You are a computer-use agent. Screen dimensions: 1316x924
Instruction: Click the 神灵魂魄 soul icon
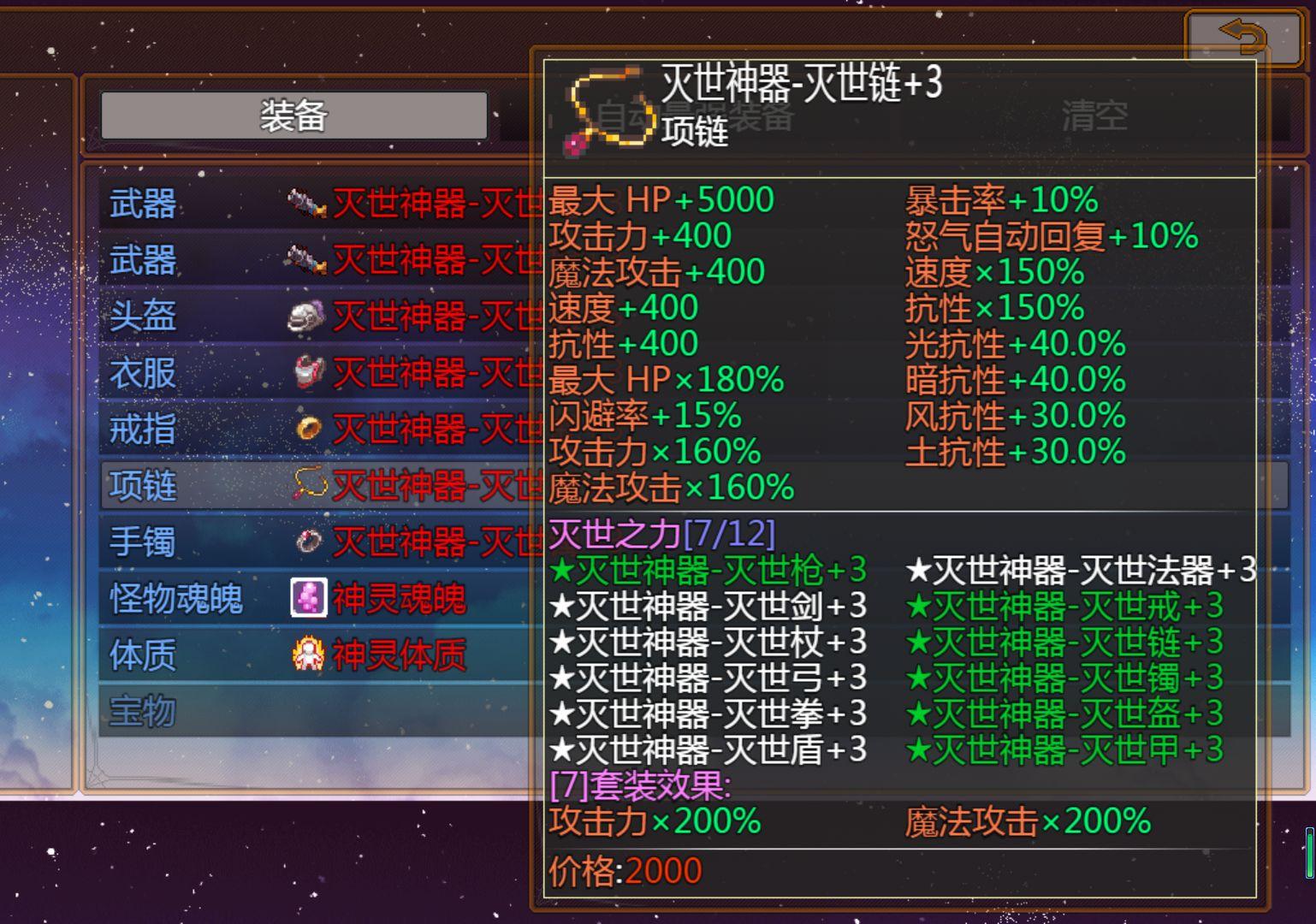coord(311,599)
